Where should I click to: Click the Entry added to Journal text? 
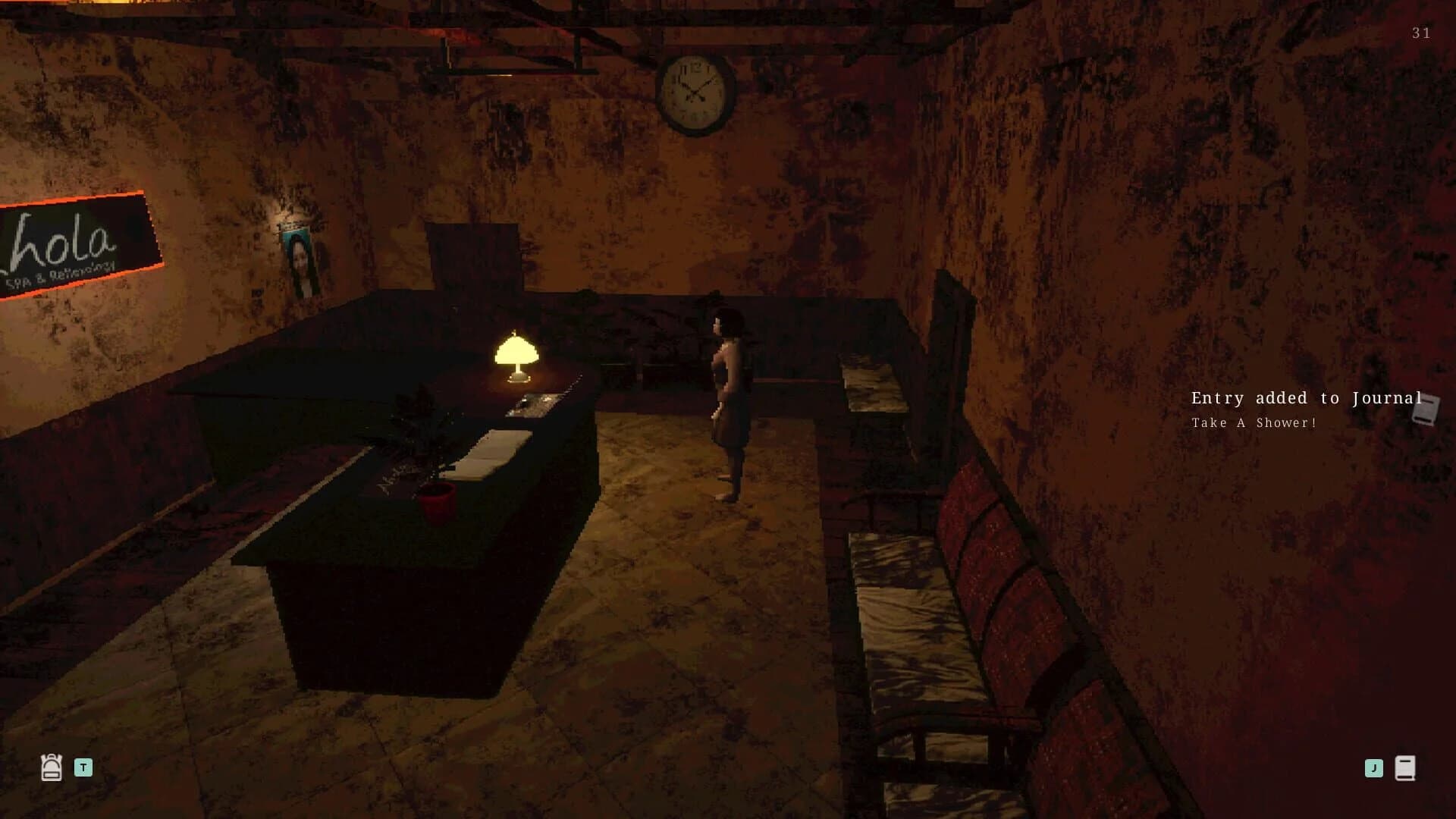[x=1306, y=397]
